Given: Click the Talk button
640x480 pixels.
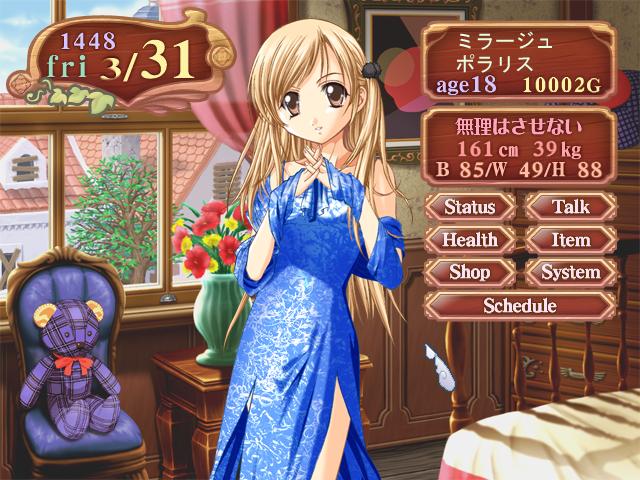Looking at the screenshot, I should click(570, 208).
